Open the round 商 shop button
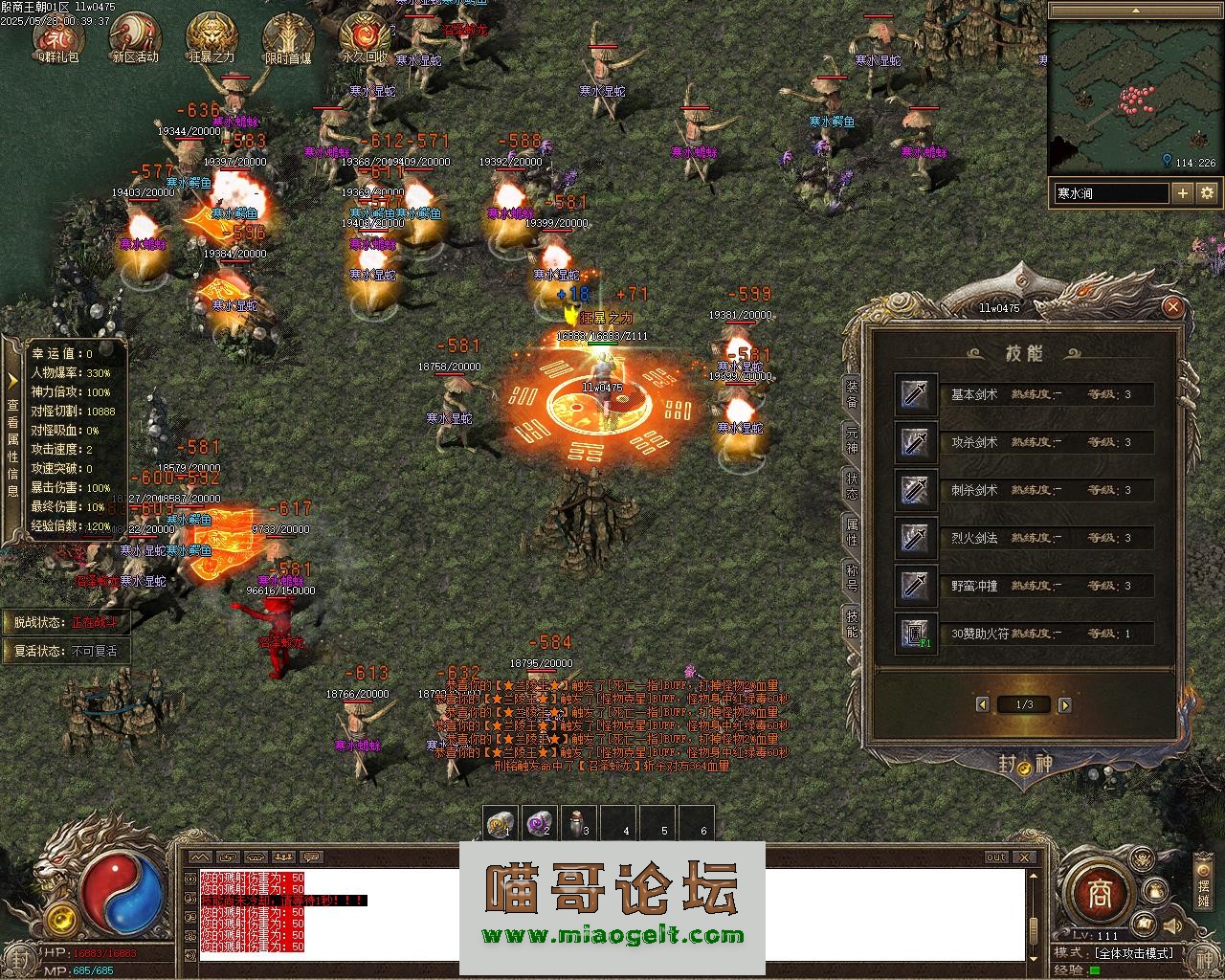 click(x=1095, y=894)
